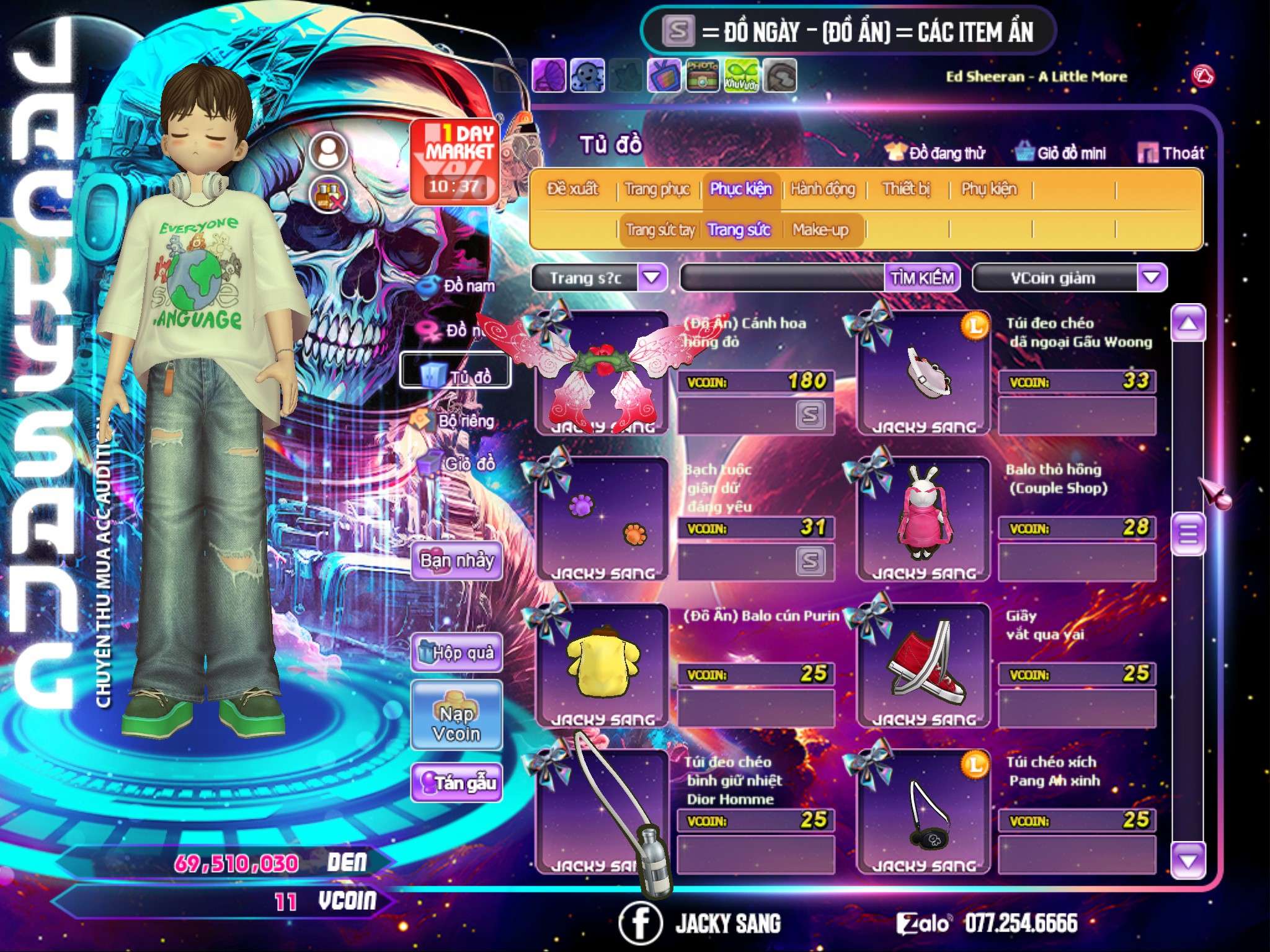
Task: Open the Đề xuất tab
Action: click(572, 189)
